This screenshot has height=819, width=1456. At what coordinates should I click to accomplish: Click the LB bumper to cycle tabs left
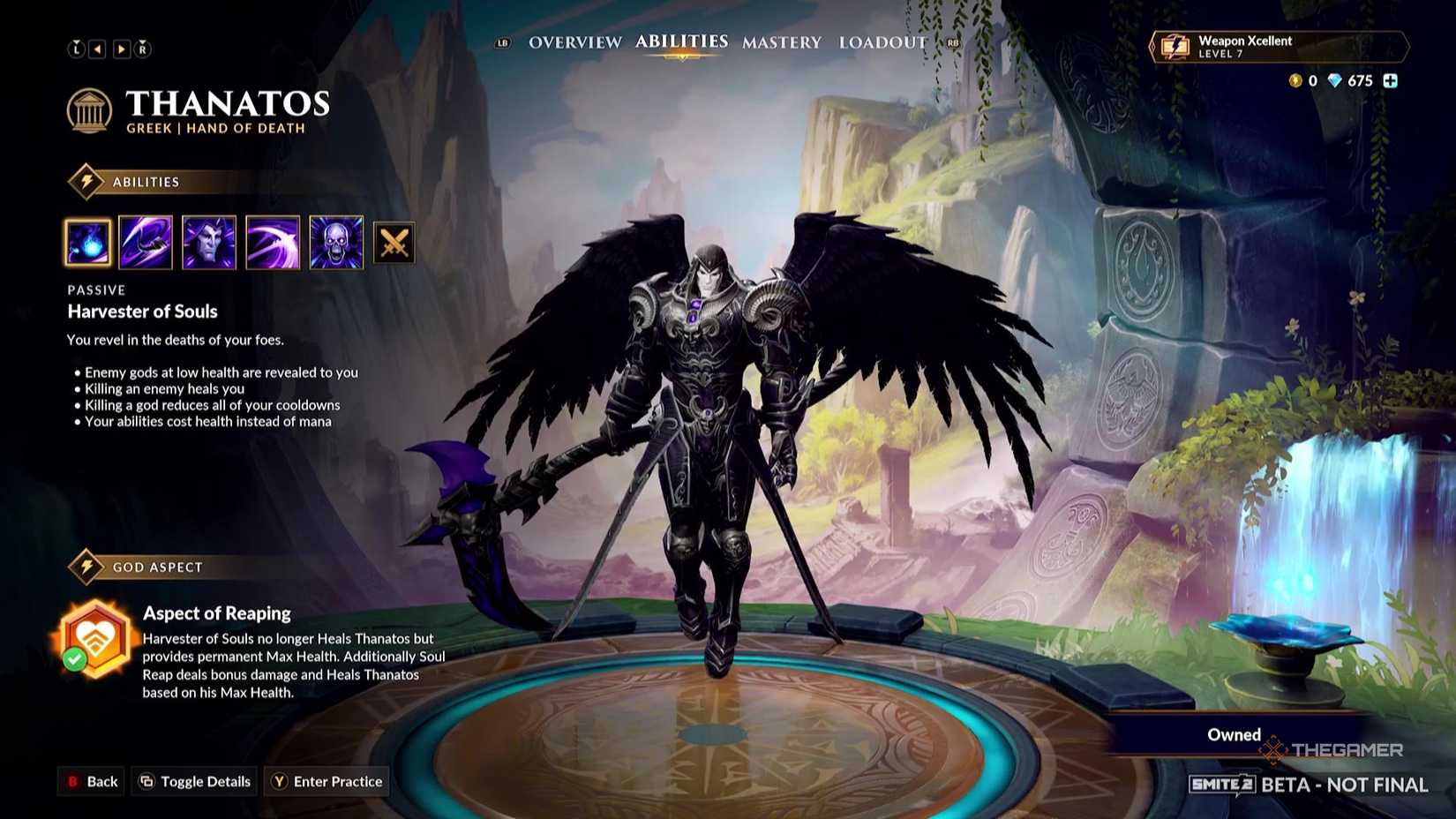tap(502, 41)
